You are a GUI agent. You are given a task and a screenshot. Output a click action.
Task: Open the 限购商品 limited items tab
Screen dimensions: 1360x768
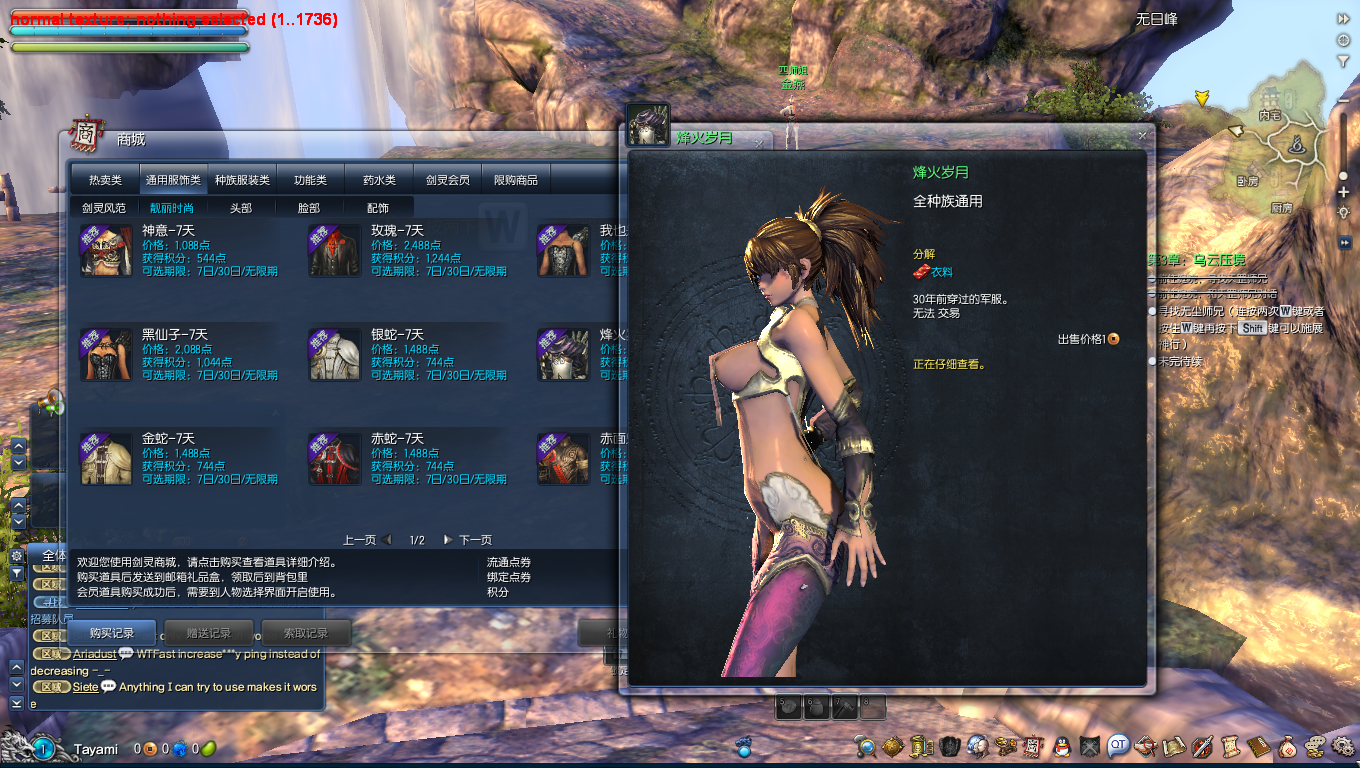pyautogui.click(x=516, y=180)
